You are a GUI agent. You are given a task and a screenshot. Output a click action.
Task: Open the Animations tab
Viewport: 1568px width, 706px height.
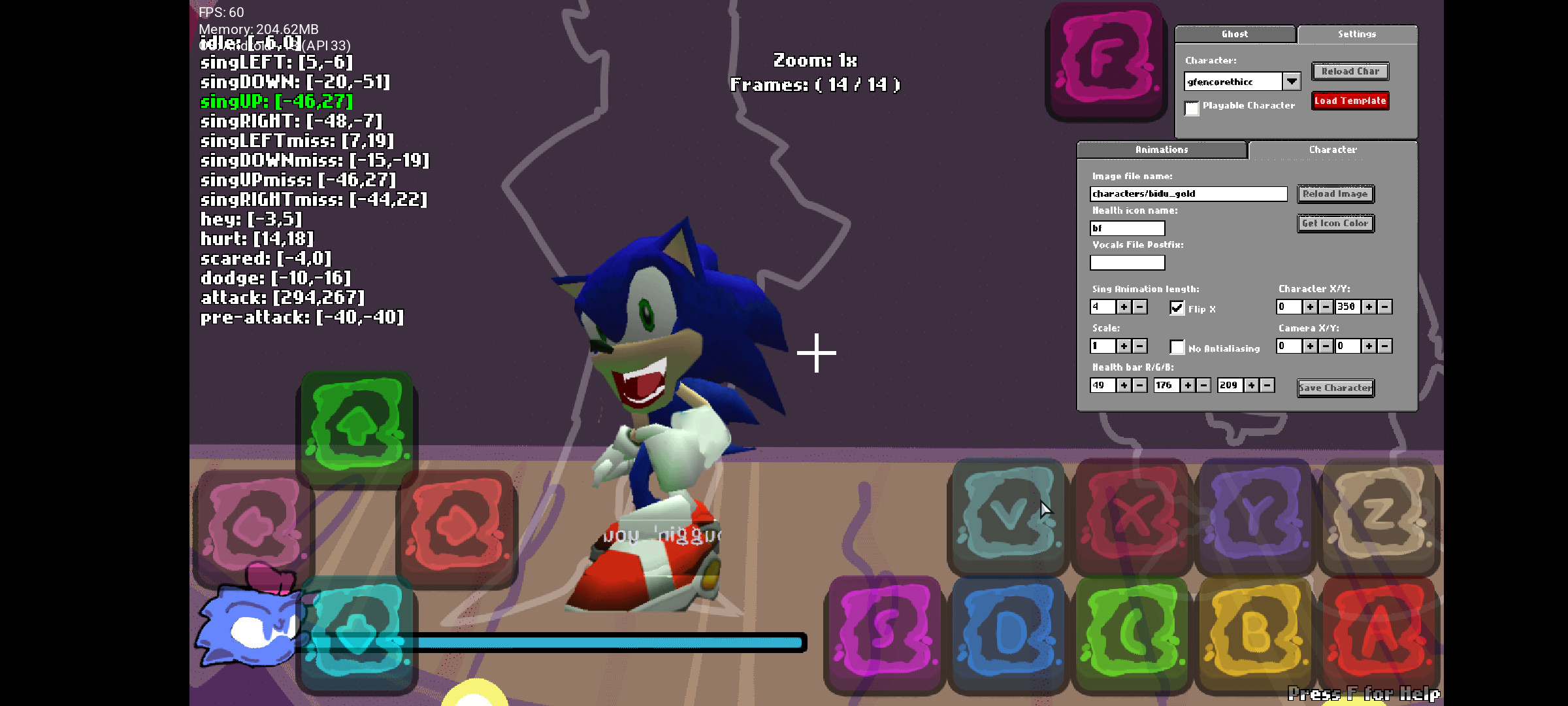1162,150
